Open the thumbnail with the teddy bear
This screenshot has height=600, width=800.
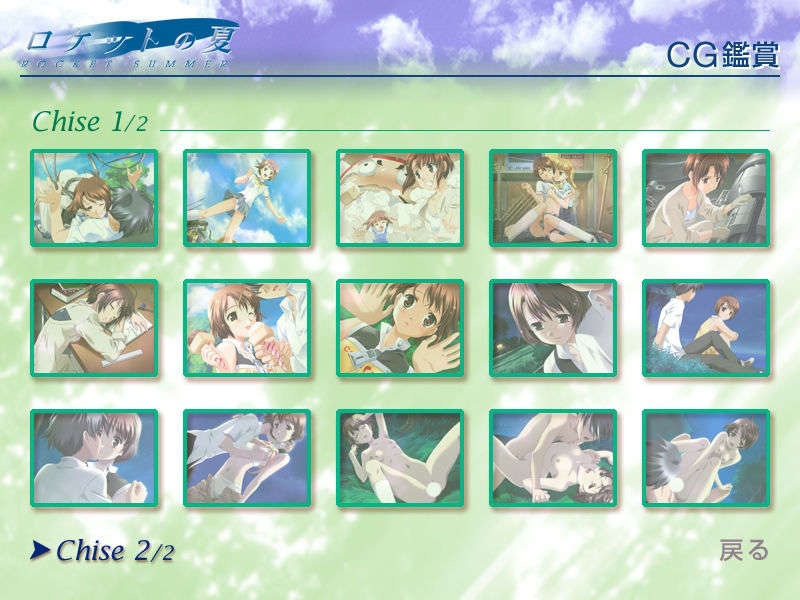click(x=400, y=198)
